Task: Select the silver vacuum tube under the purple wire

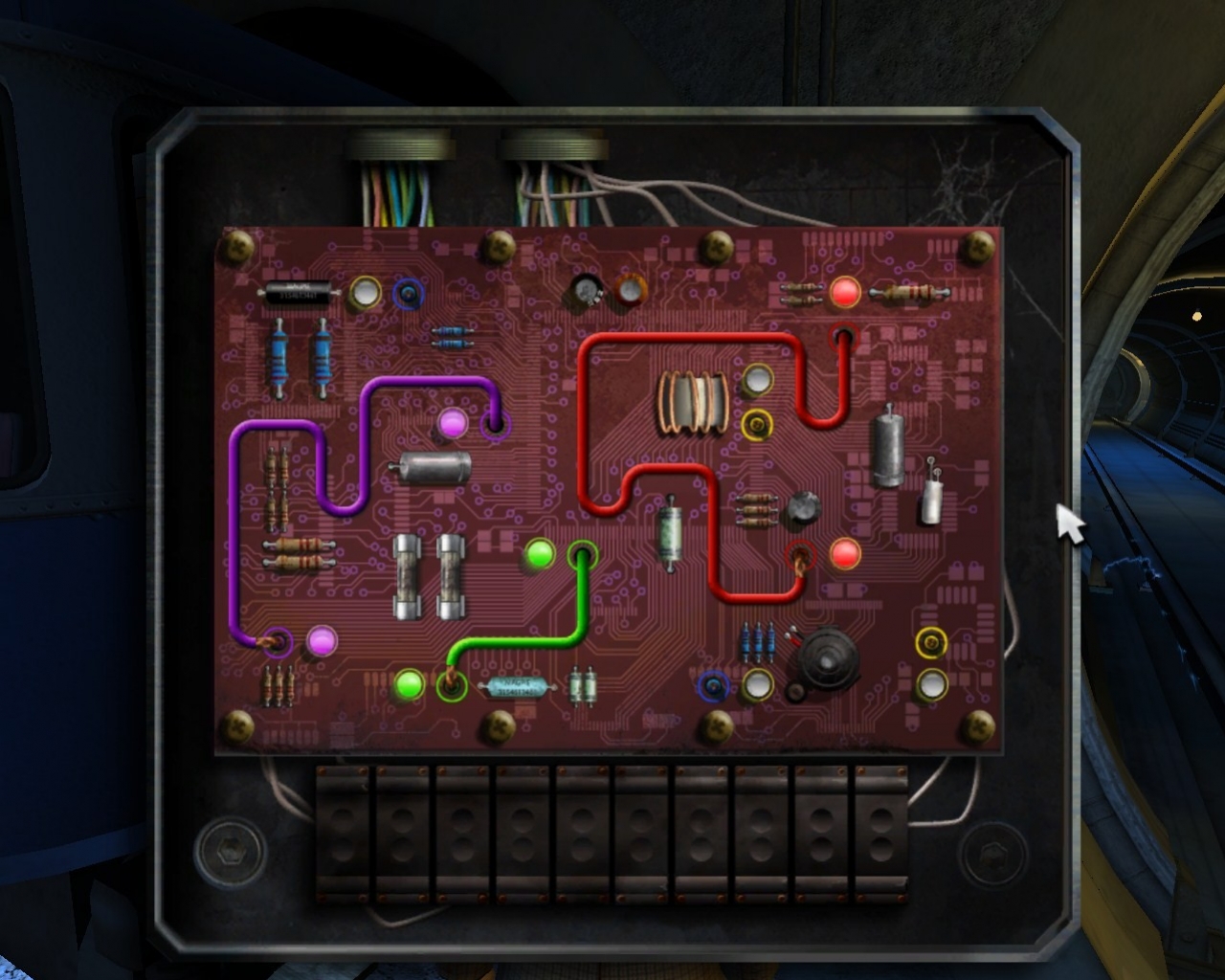Action: point(434,466)
